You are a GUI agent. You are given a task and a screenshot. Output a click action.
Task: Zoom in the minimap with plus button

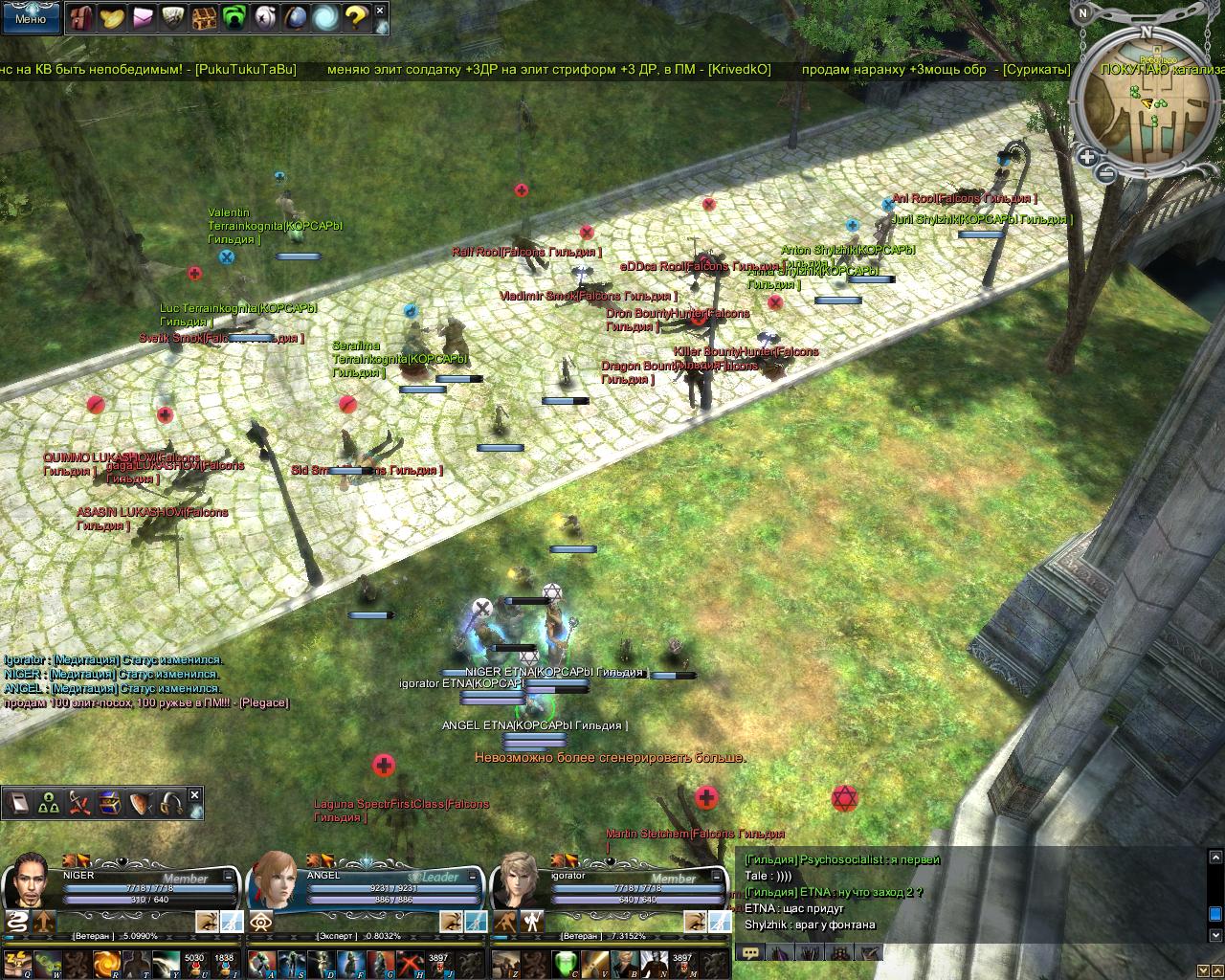1087,157
